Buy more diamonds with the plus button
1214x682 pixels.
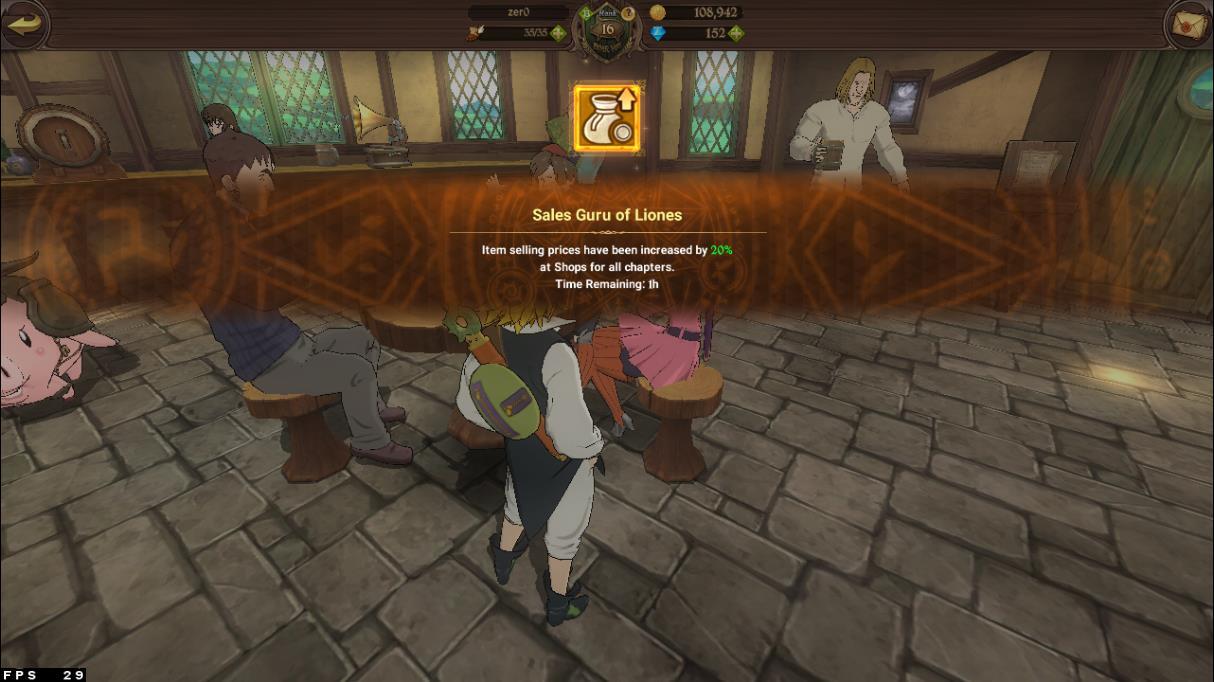pos(736,33)
